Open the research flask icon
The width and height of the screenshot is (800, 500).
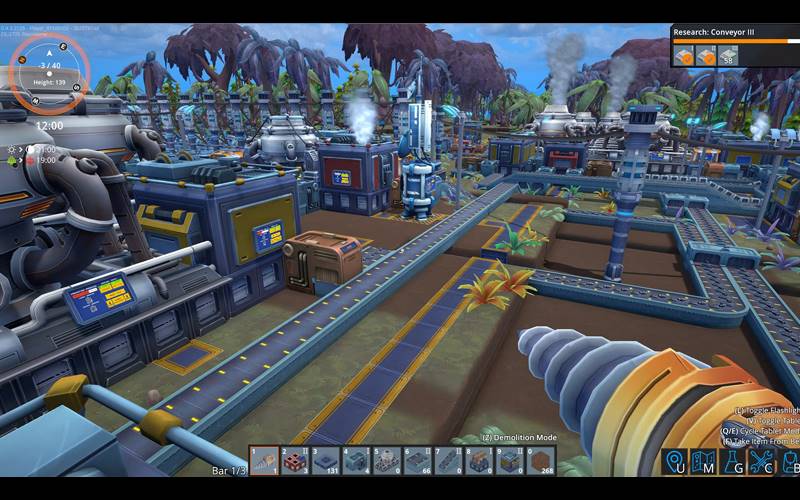tap(733, 462)
